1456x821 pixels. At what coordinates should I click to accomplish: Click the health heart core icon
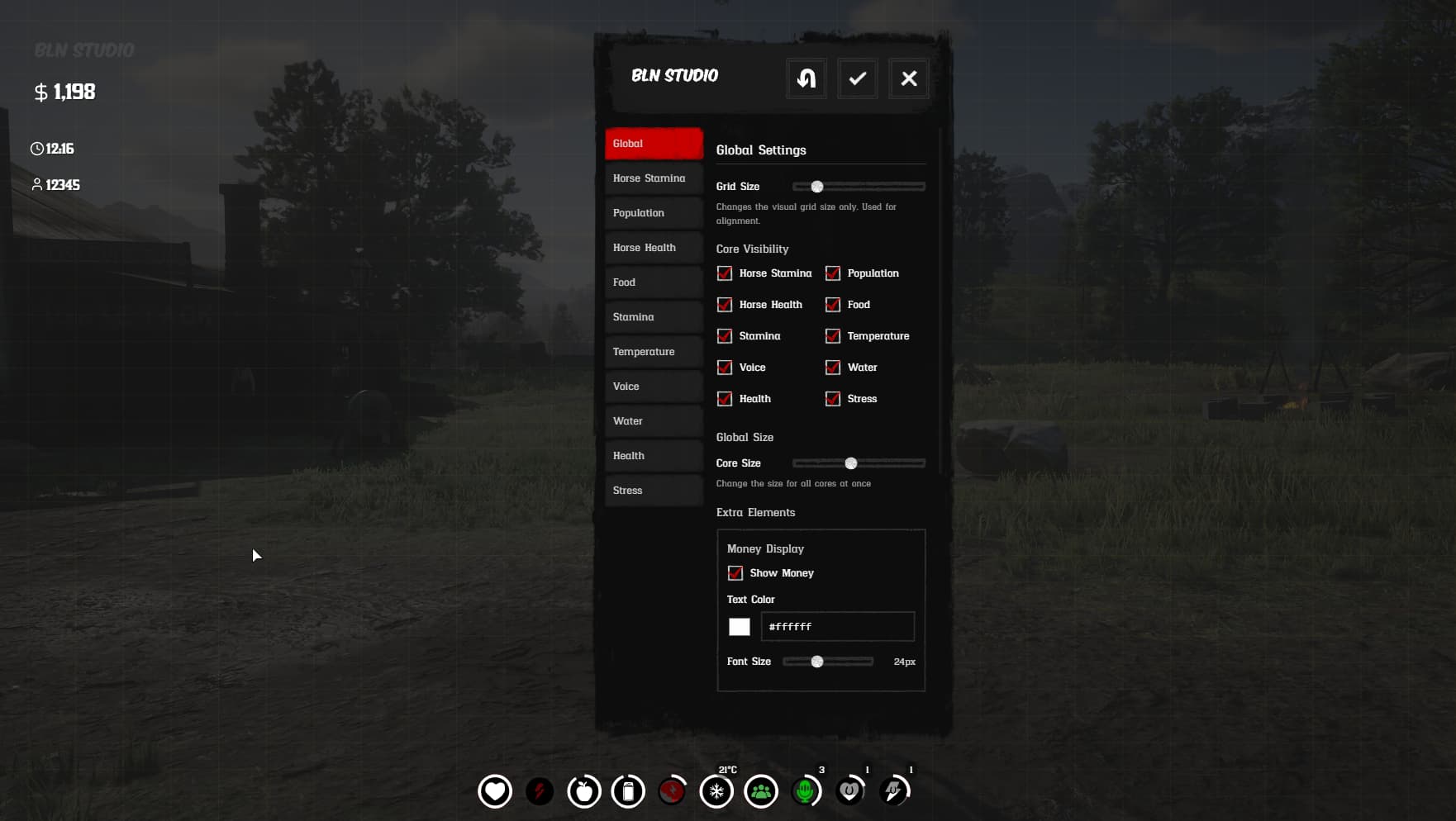pos(494,790)
